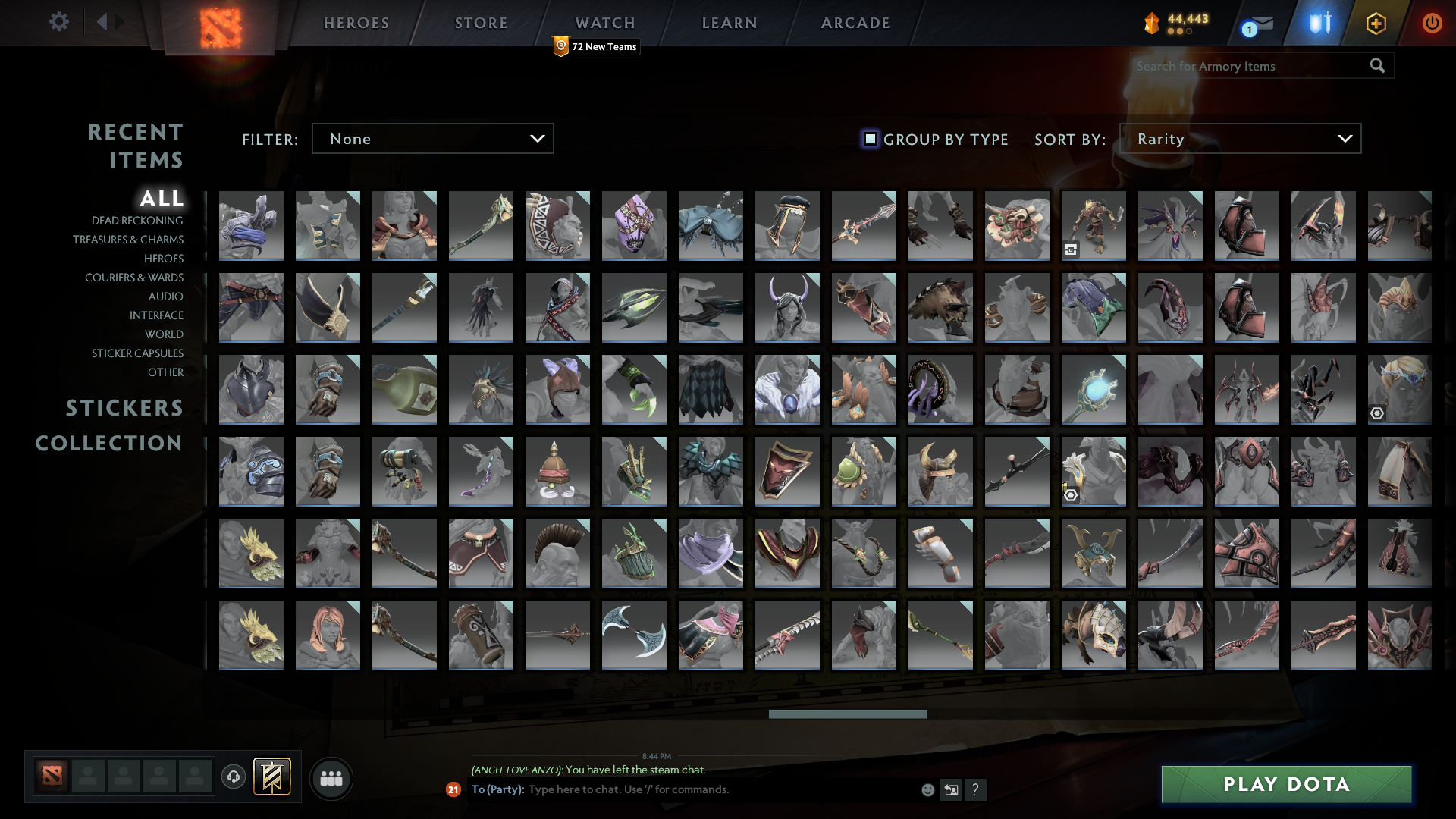Open the FILTER dropdown showing None
Image resolution: width=1456 pixels, height=819 pixels.
point(432,138)
